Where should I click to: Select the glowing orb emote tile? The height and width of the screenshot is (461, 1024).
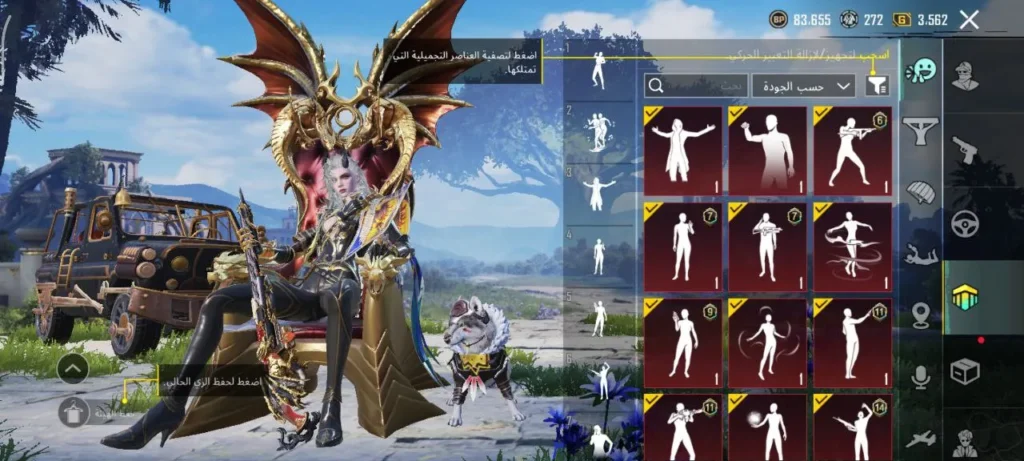pyautogui.click(x=768, y=427)
